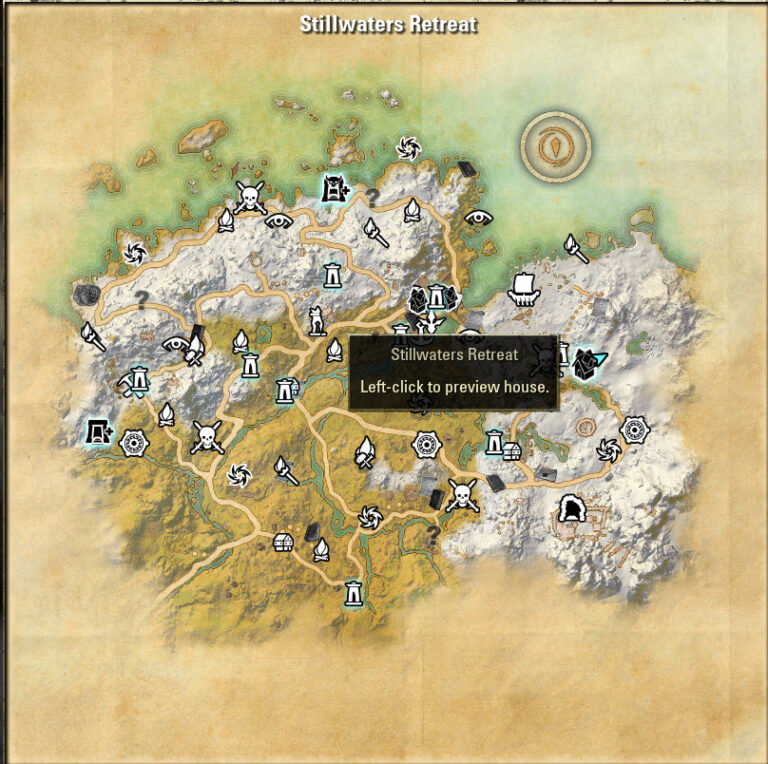
Task: Select the longship marker on the map
Action: click(x=523, y=288)
